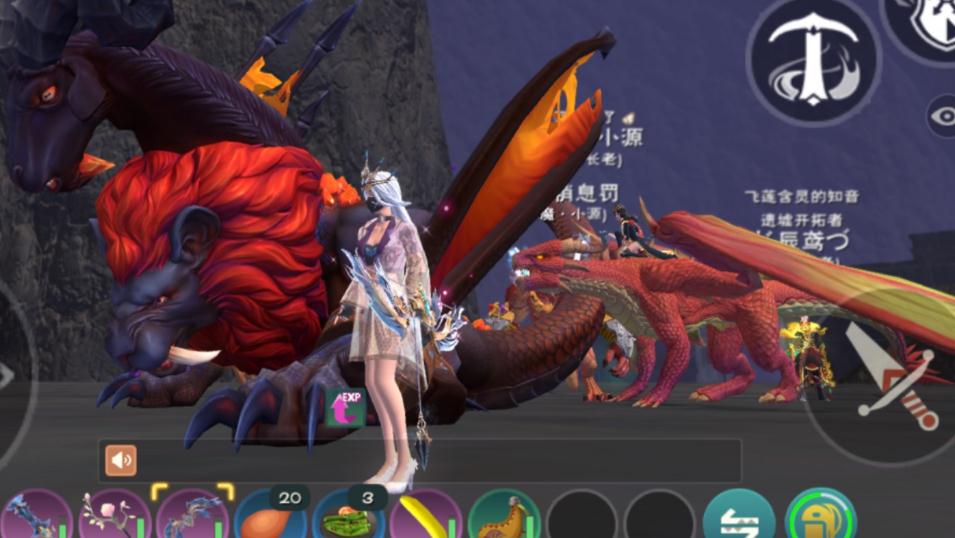This screenshot has width=955, height=538.
Task: Toggle the chat speaker icon
Action: click(122, 460)
